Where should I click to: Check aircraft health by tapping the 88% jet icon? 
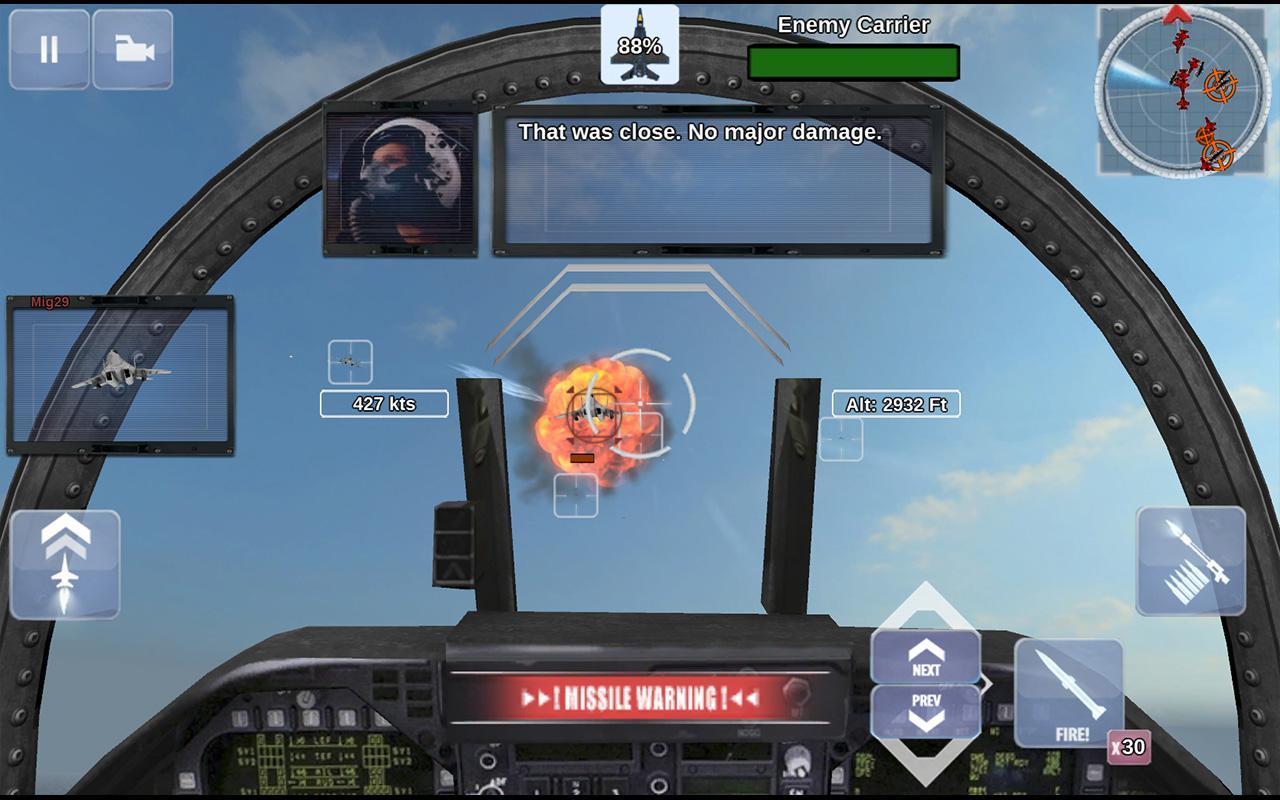coord(640,45)
